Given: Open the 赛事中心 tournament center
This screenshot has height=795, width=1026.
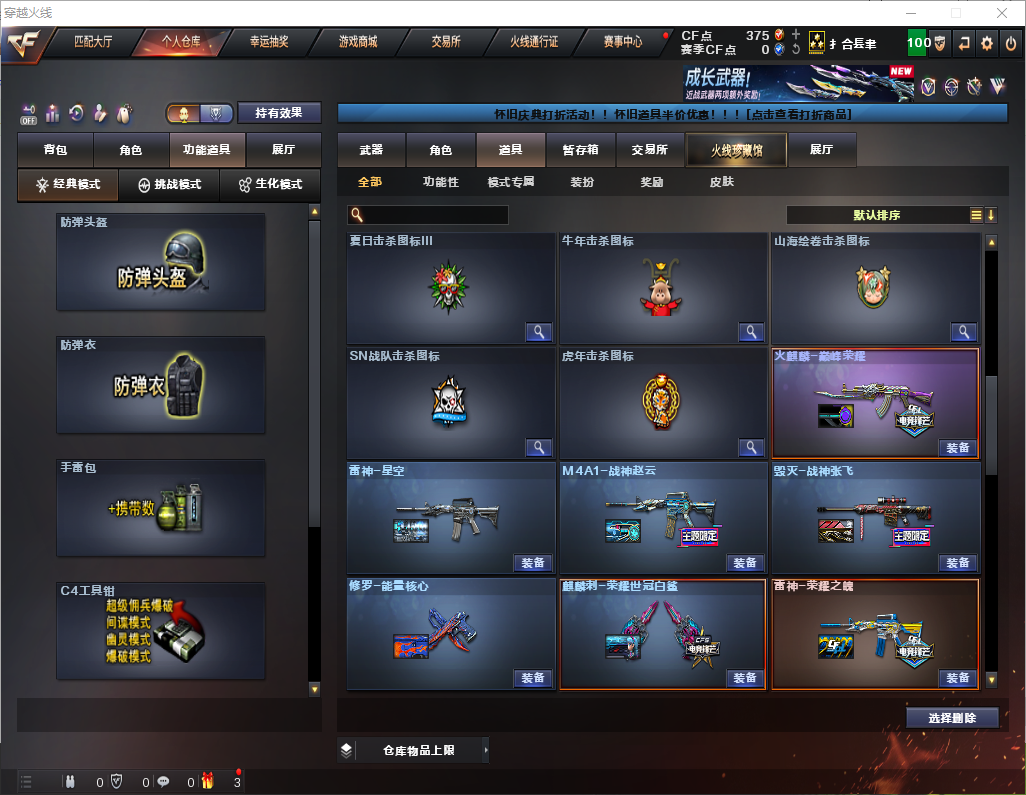Looking at the screenshot, I should coord(622,42).
